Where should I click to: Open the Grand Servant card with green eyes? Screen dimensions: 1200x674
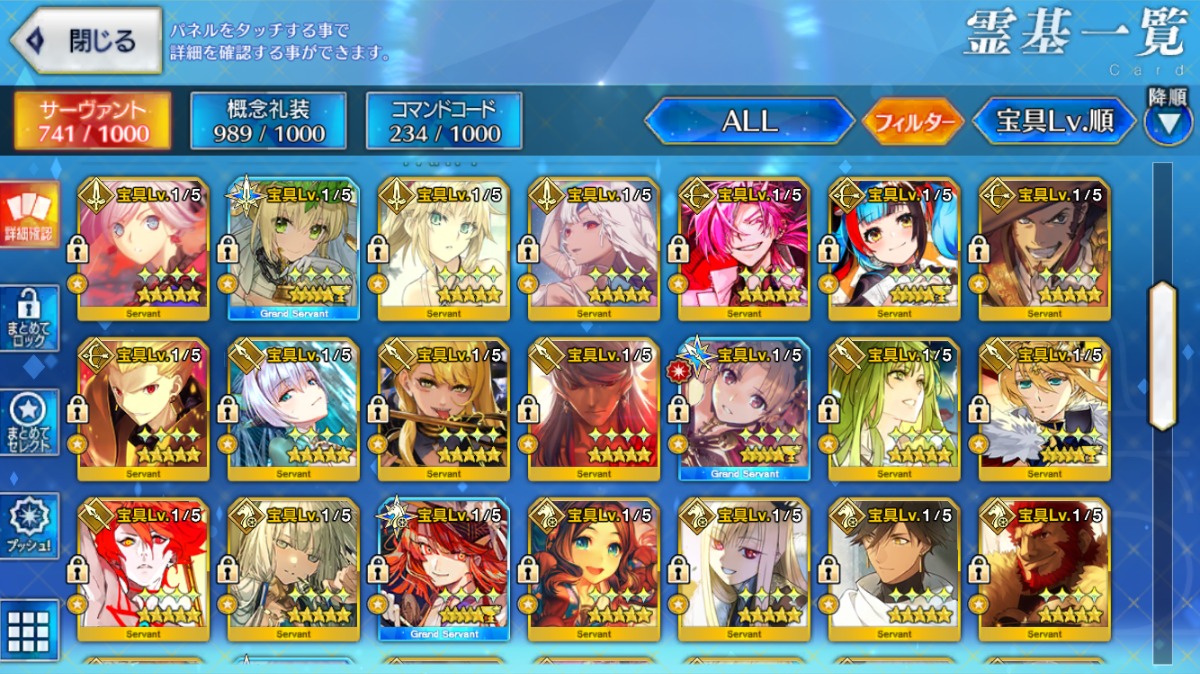coord(293,248)
